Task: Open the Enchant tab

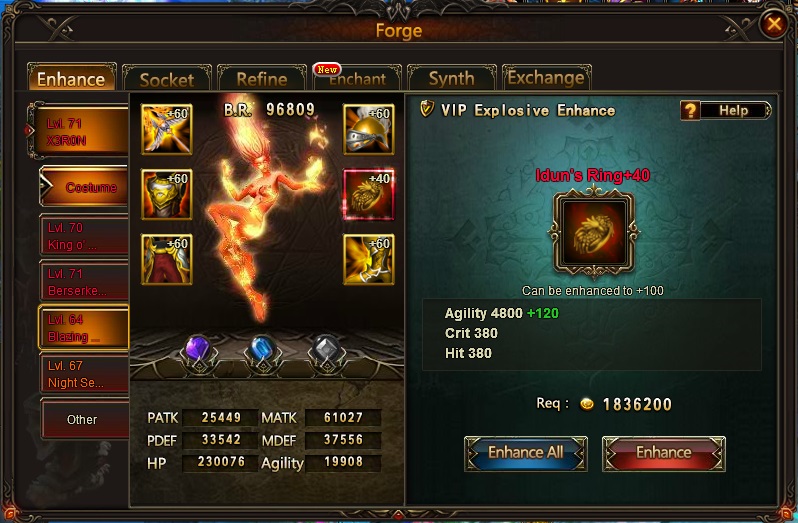Action: click(x=356, y=80)
